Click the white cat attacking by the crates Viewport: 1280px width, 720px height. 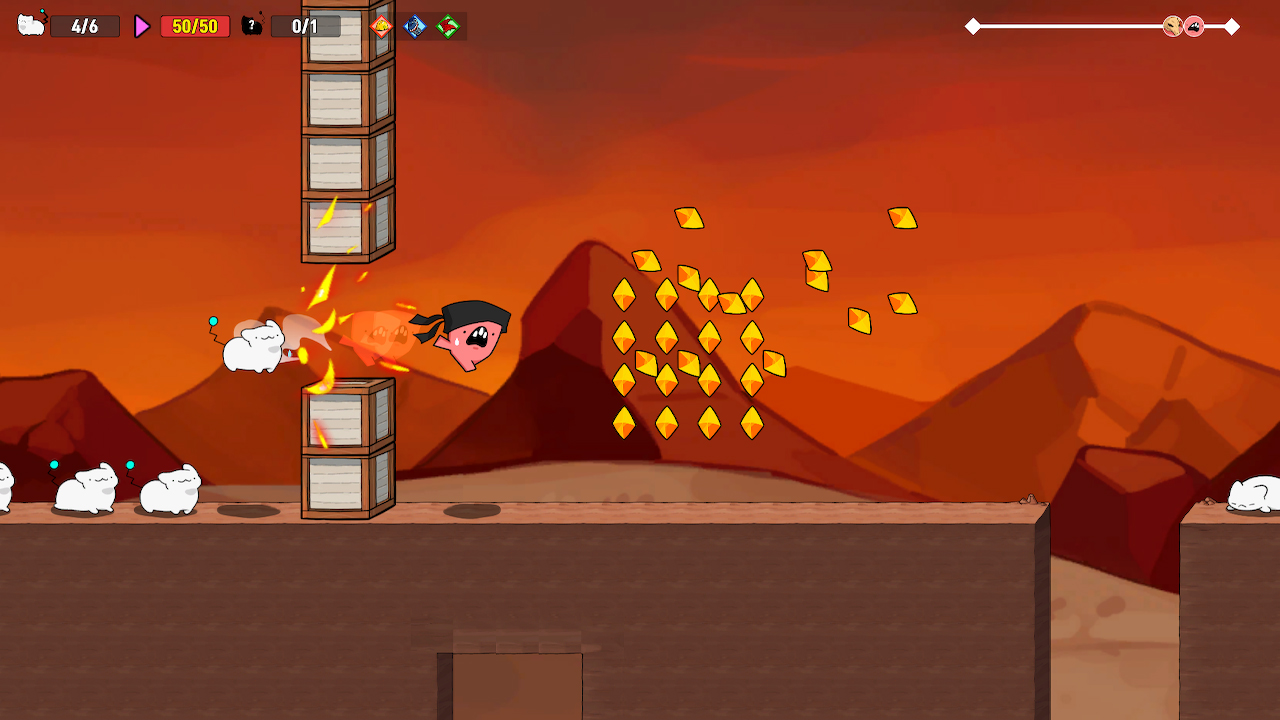point(252,345)
